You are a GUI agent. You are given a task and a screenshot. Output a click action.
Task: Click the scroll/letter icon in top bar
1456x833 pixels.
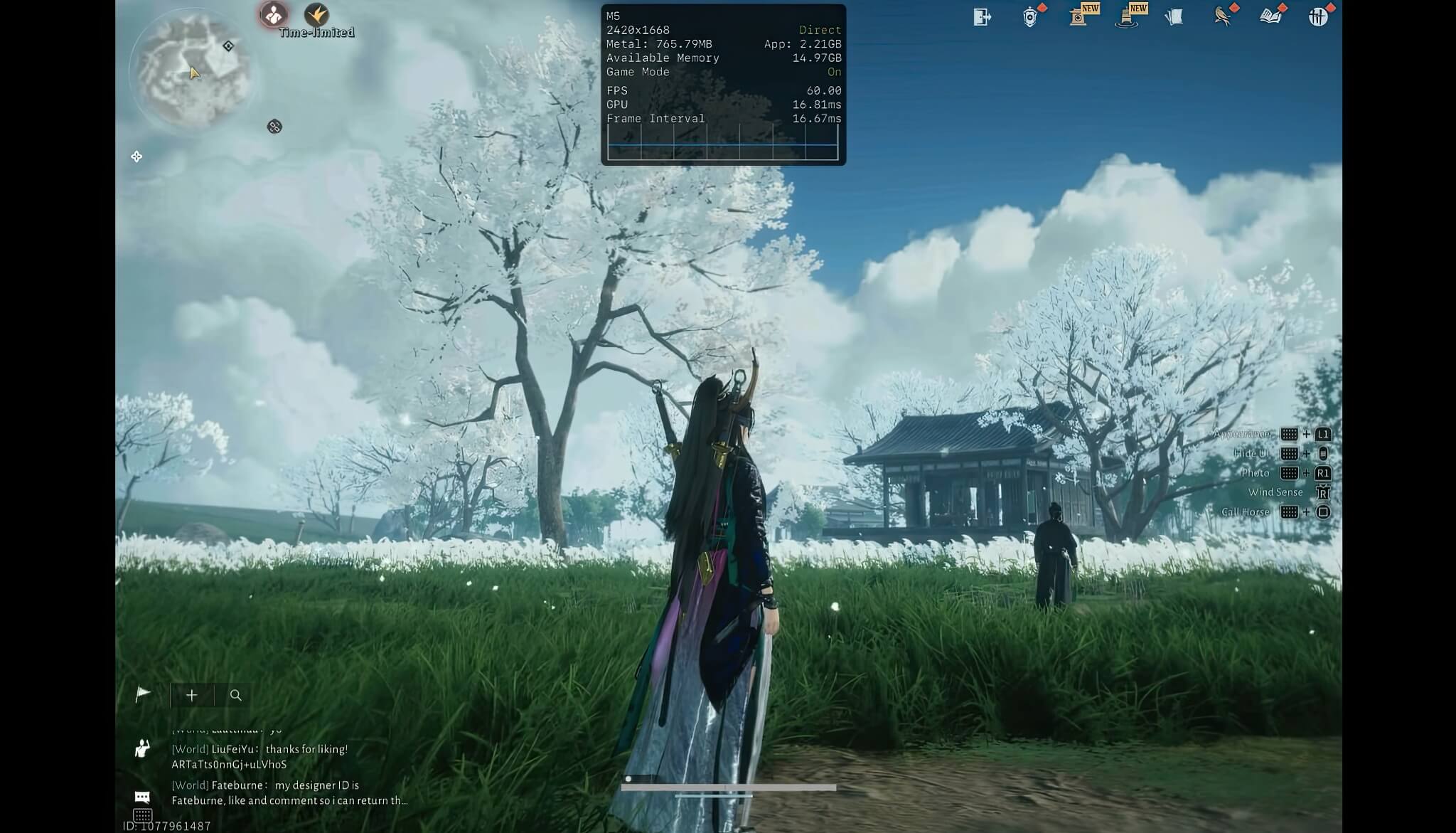coord(1175,17)
